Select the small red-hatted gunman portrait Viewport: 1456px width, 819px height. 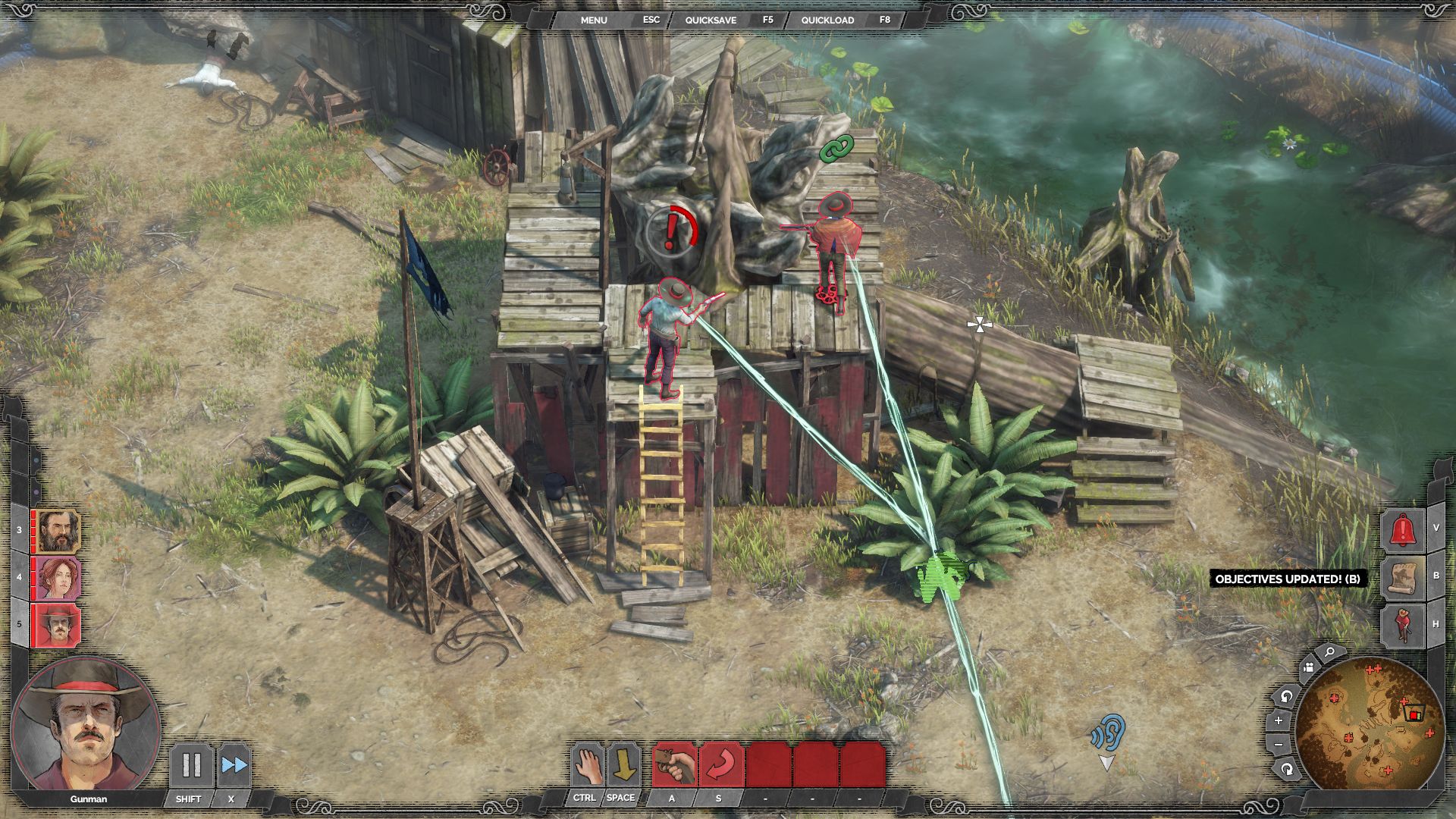(58, 625)
